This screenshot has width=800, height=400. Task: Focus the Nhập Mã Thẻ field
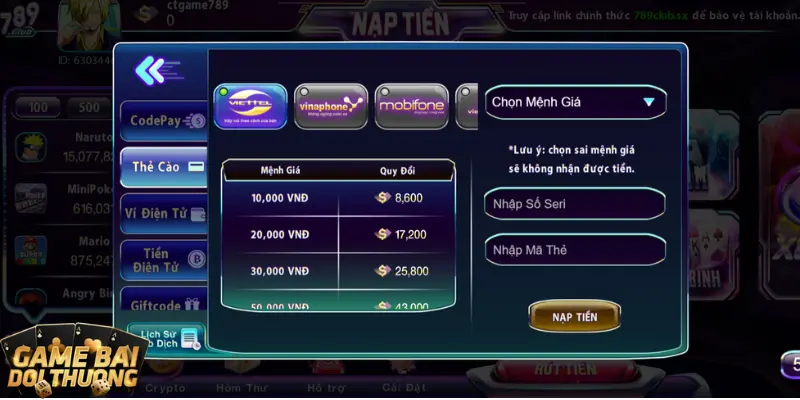coord(575,250)
